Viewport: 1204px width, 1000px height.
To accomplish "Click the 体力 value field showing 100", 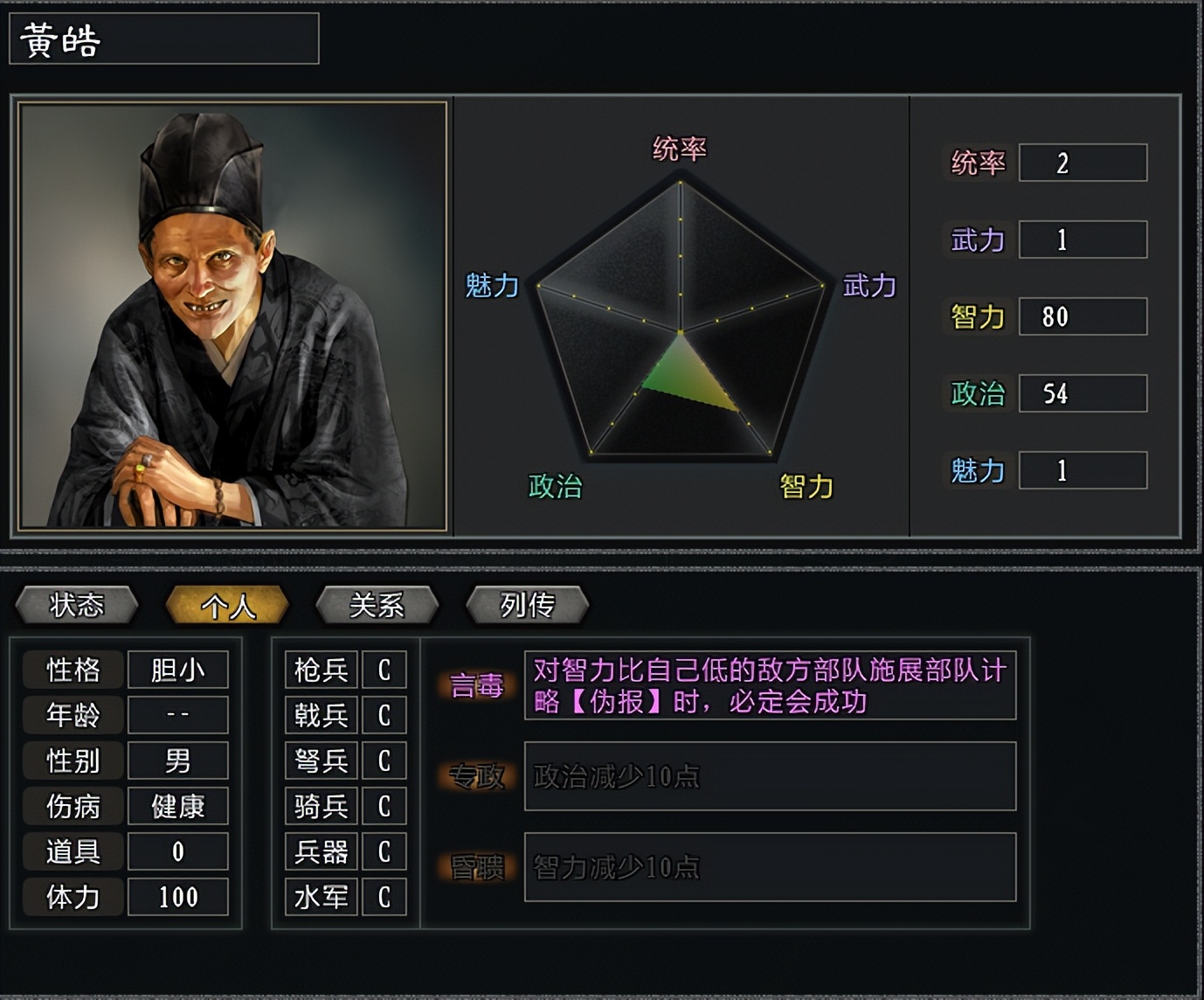I will point(177,897).
